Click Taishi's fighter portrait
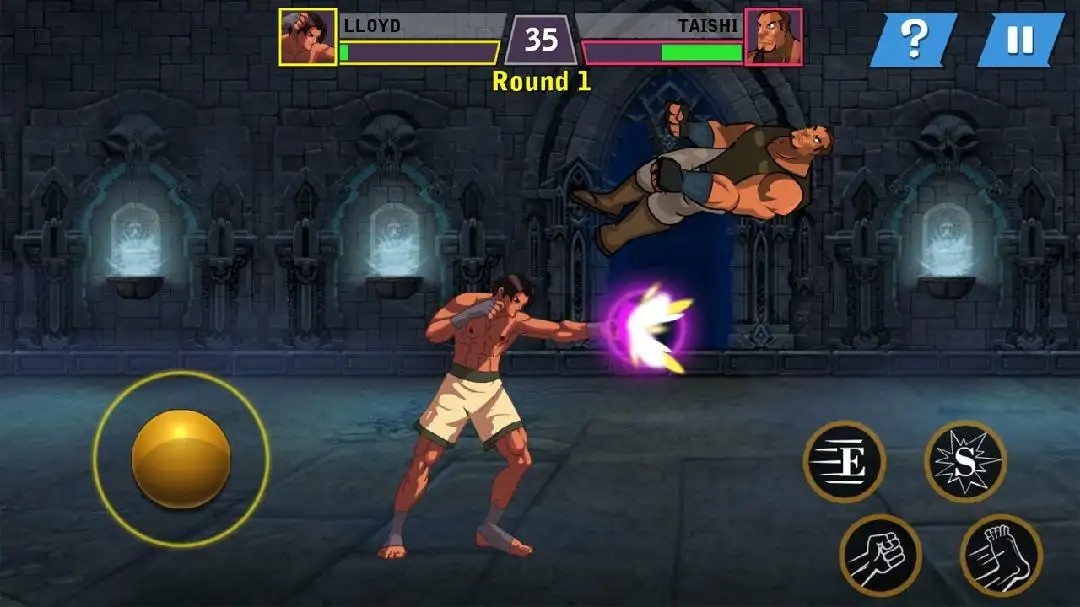This screenshot has width=1080, height=607. (773, 37)
